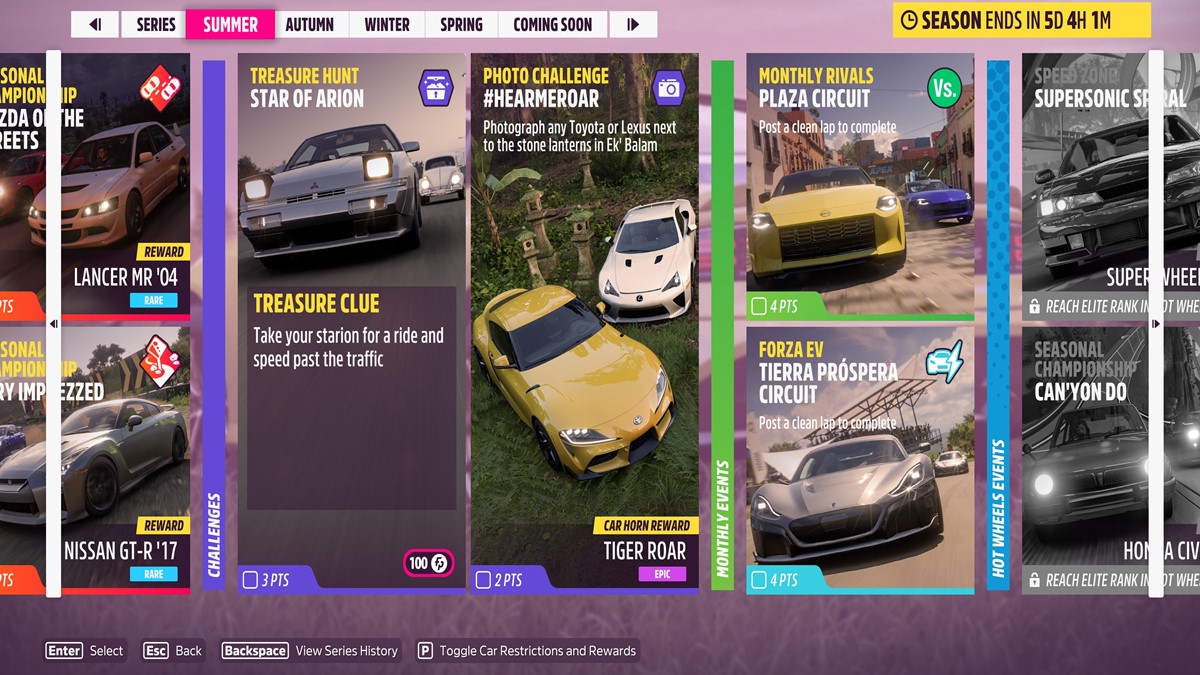Toggle Car Restrictions and Rewards

click(x=526, y=651)
